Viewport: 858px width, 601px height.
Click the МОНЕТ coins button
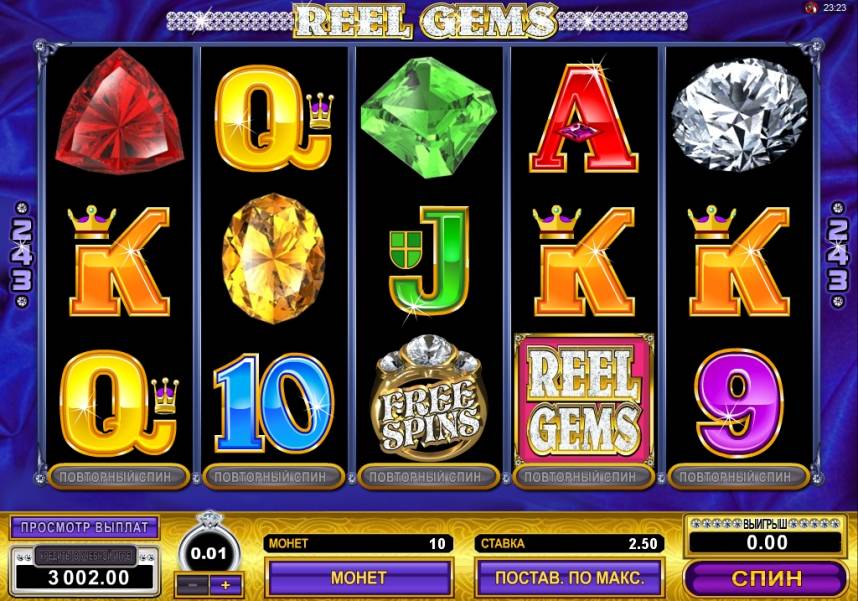[x=358, y=577]
